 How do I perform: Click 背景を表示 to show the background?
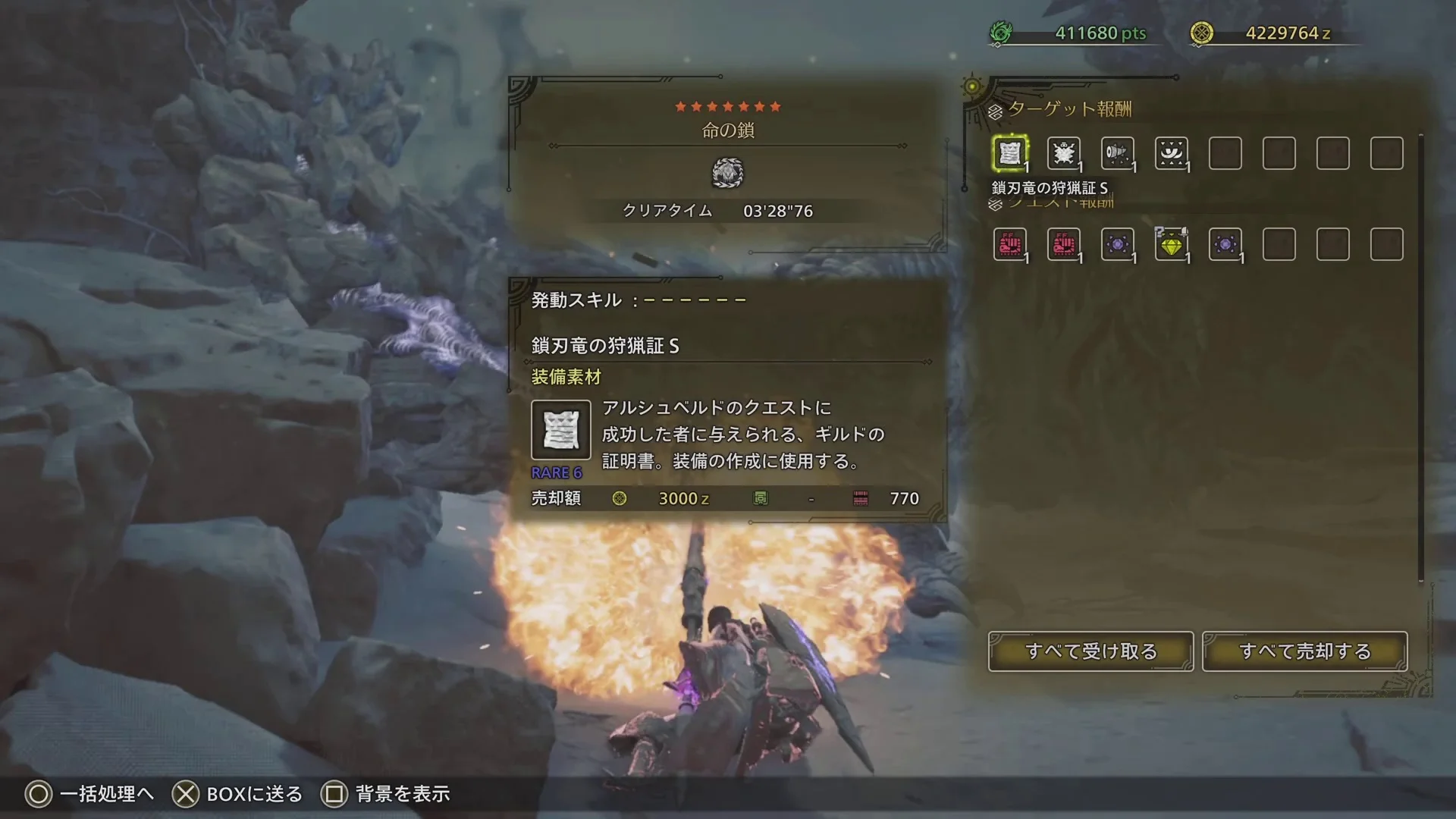pos(400,794)
